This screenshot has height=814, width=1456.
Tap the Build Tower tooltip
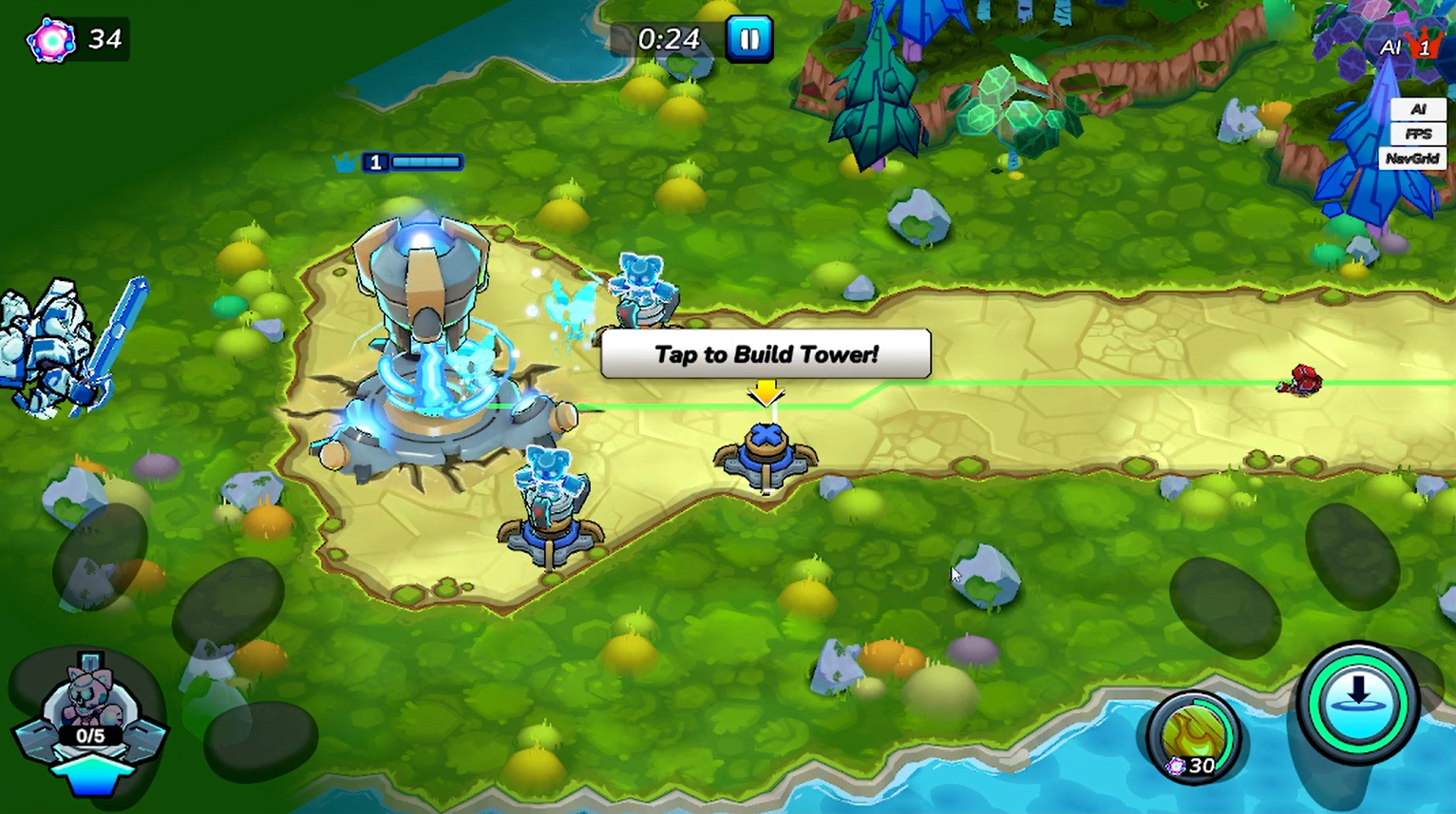coord(766,354)
